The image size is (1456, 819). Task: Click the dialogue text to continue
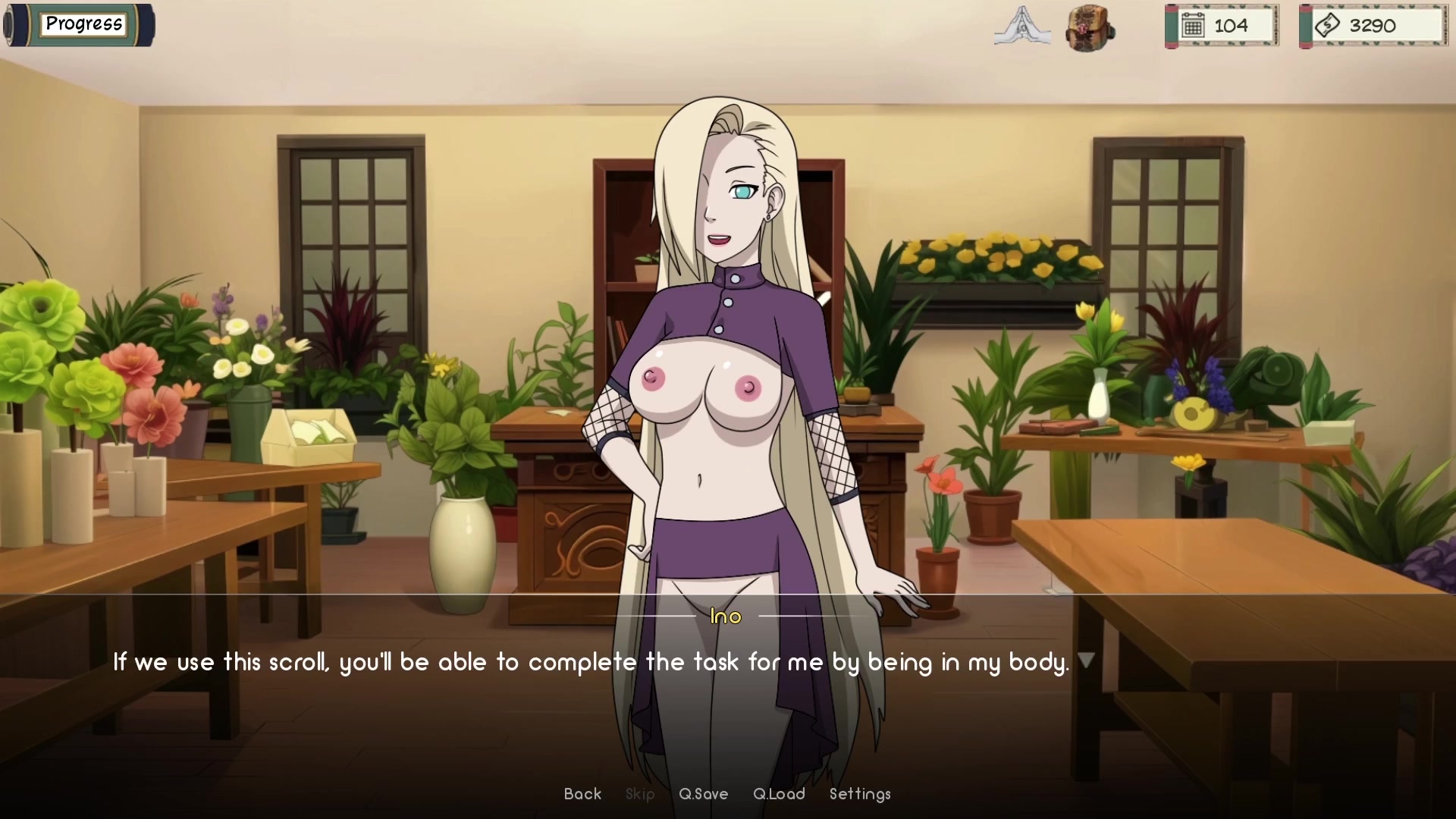[x=591, y=661]
